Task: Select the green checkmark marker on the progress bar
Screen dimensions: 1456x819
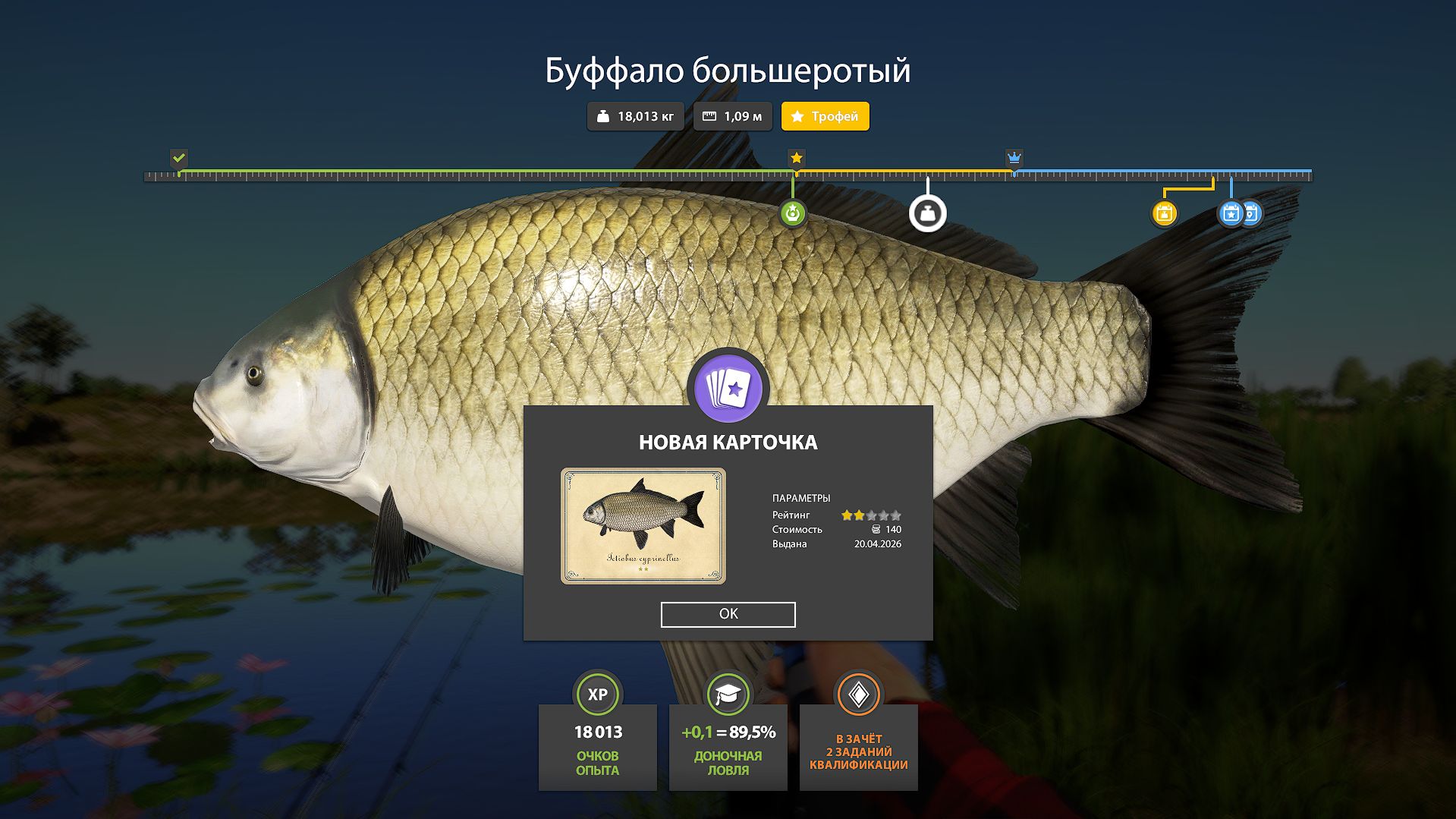Action: tap(179, 159)
